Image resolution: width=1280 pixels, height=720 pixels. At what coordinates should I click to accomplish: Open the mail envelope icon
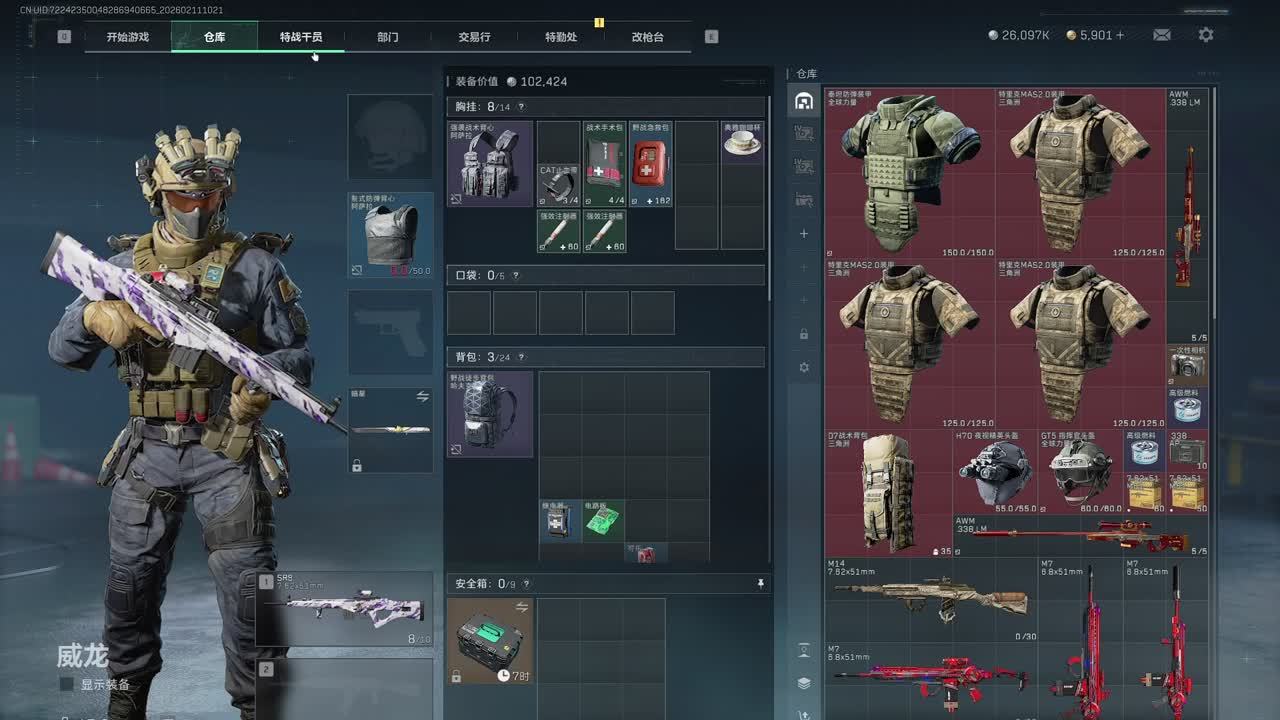pyautogui.click(x=1161, y=35)
